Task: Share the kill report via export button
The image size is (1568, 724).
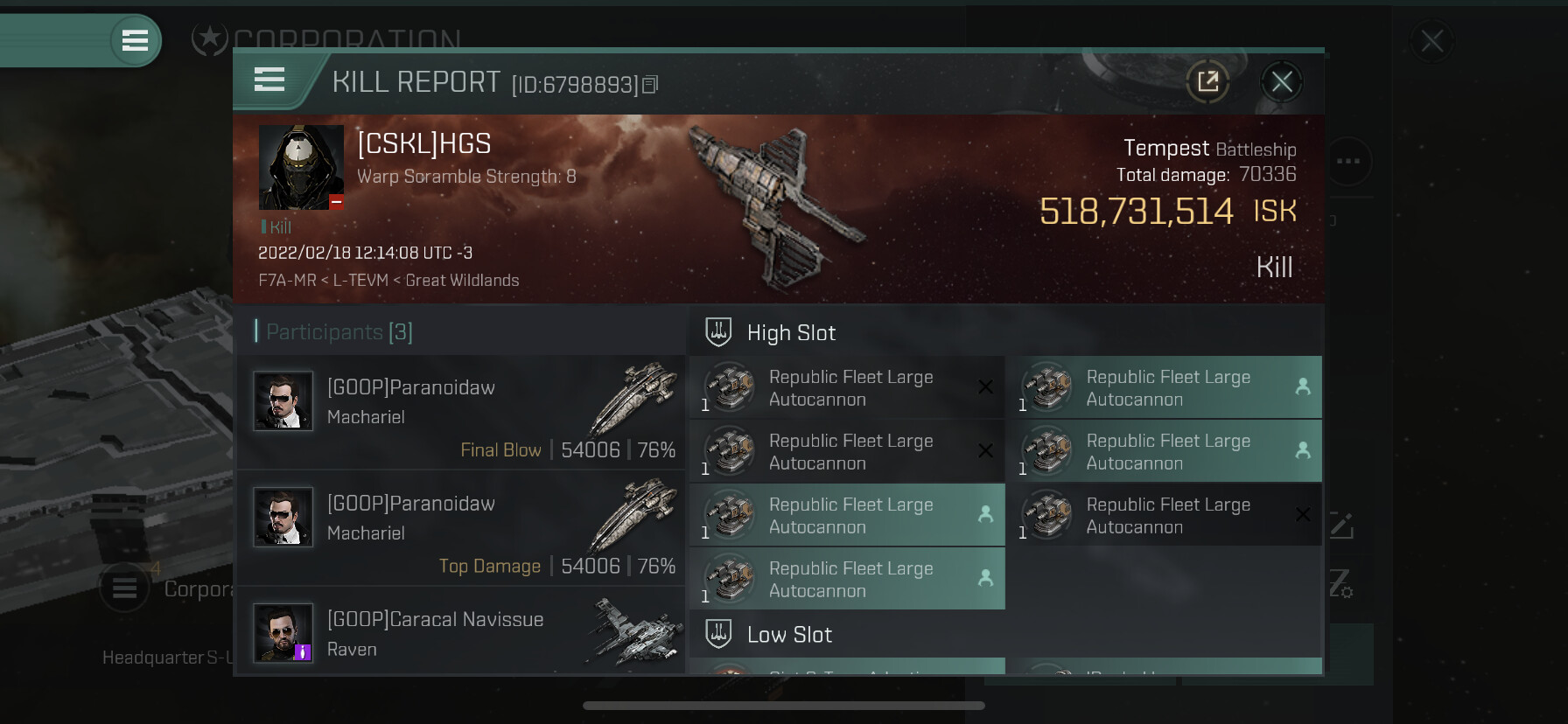Action: click(1208, 82)
